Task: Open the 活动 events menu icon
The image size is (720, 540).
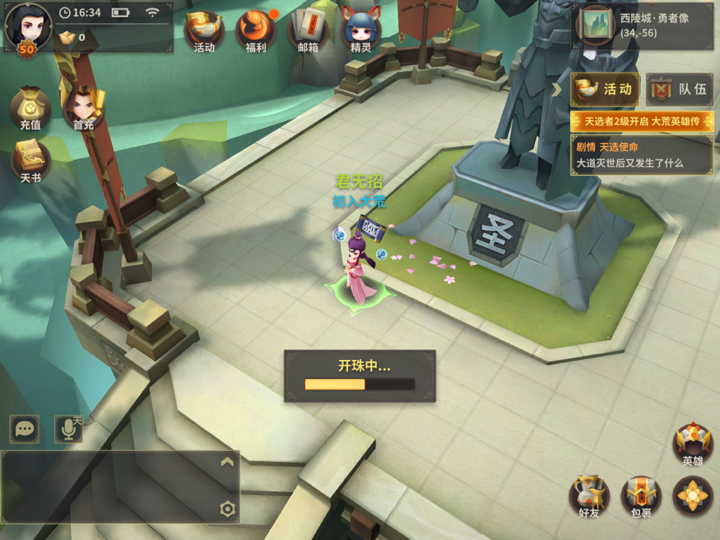Action: click(204, 31)
